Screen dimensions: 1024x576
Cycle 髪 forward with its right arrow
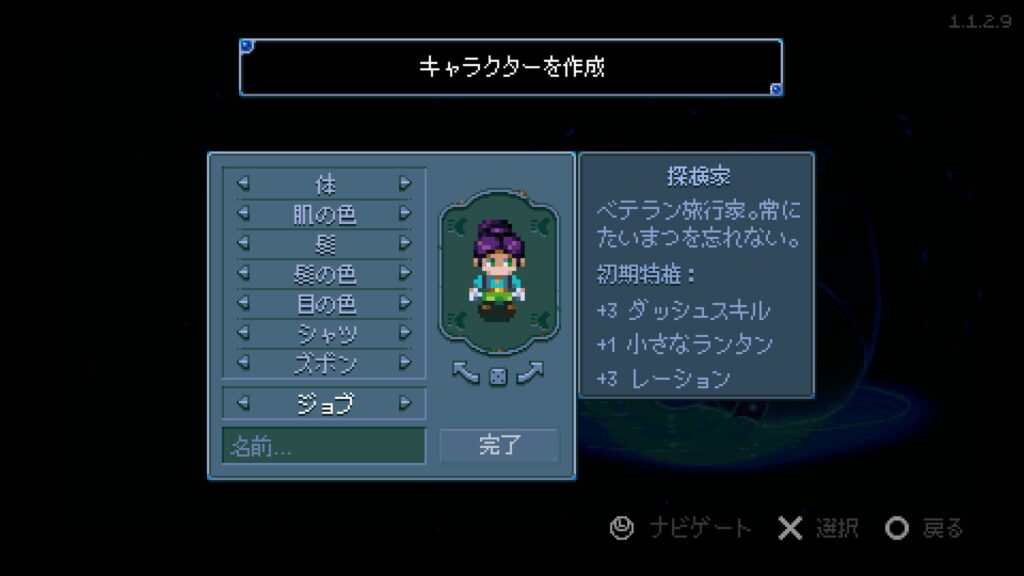click(x=405, y=243)
